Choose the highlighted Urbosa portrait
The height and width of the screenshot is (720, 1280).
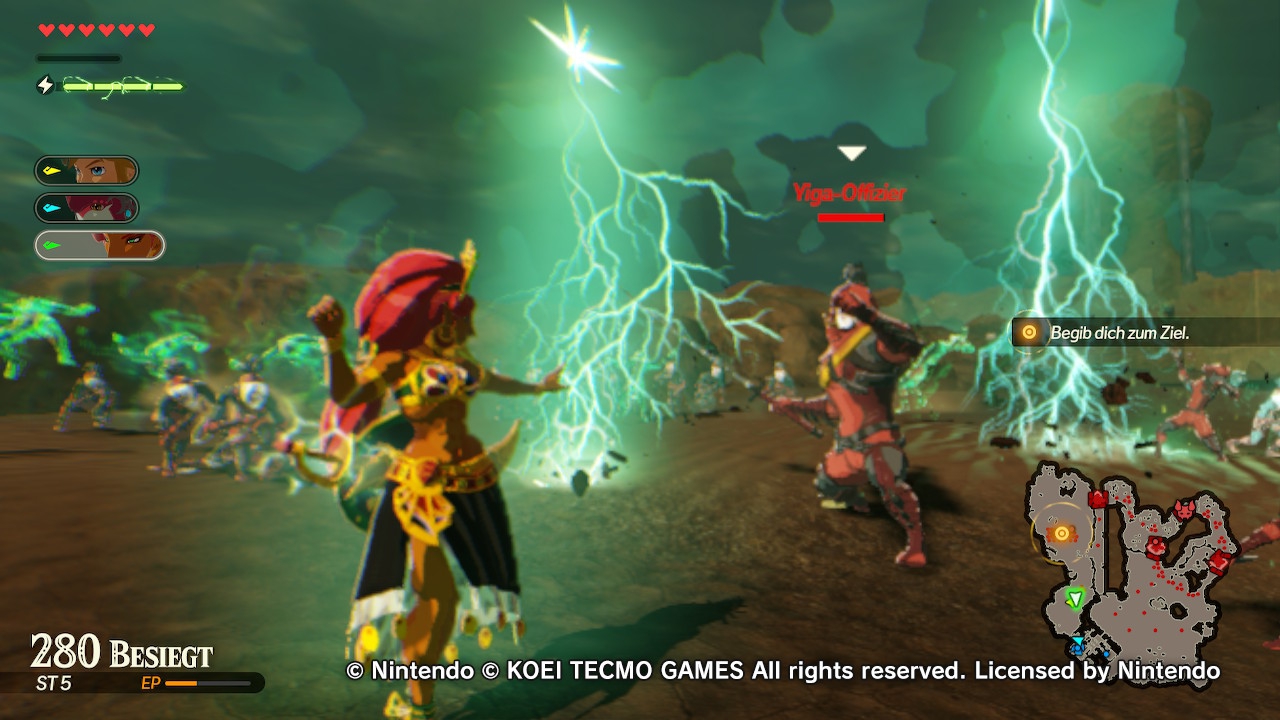(x=99, y=245)
